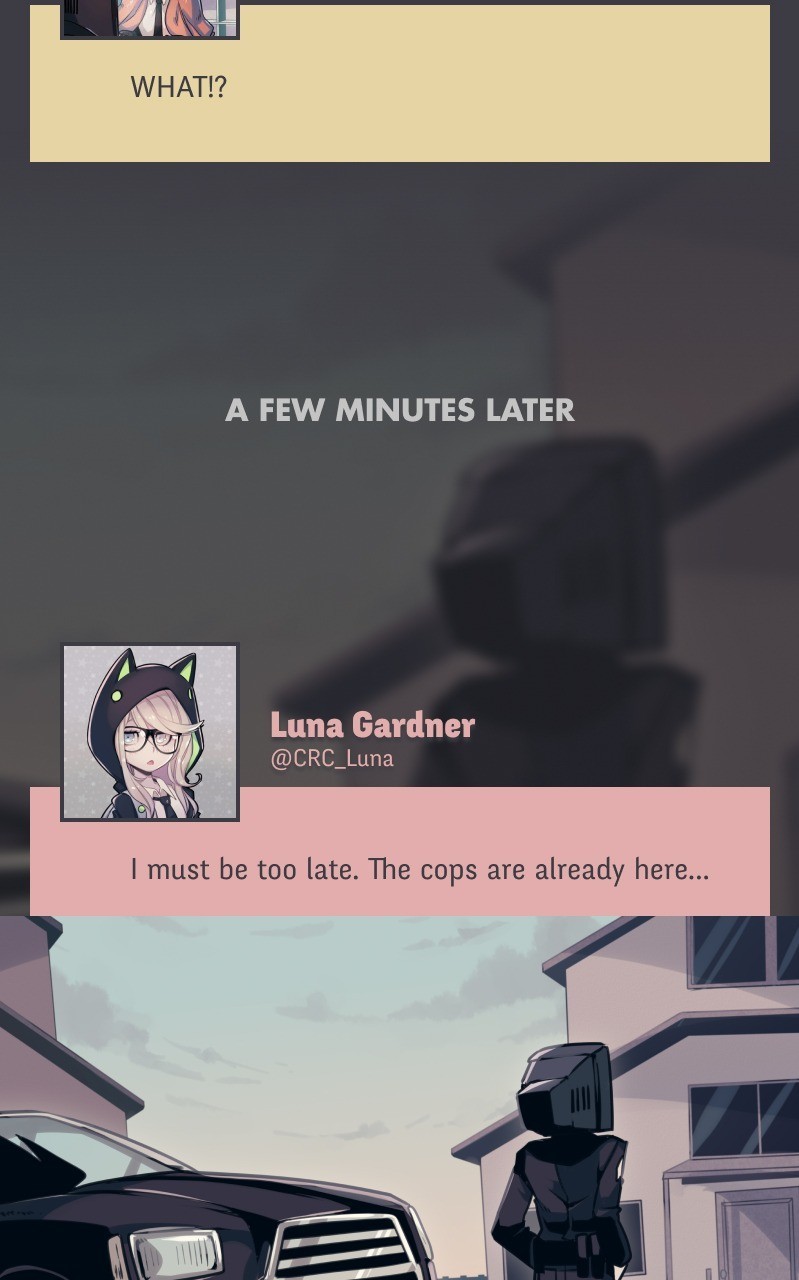Advance Luna's pink "cops are already here" dialogue box

coord(420,868)
